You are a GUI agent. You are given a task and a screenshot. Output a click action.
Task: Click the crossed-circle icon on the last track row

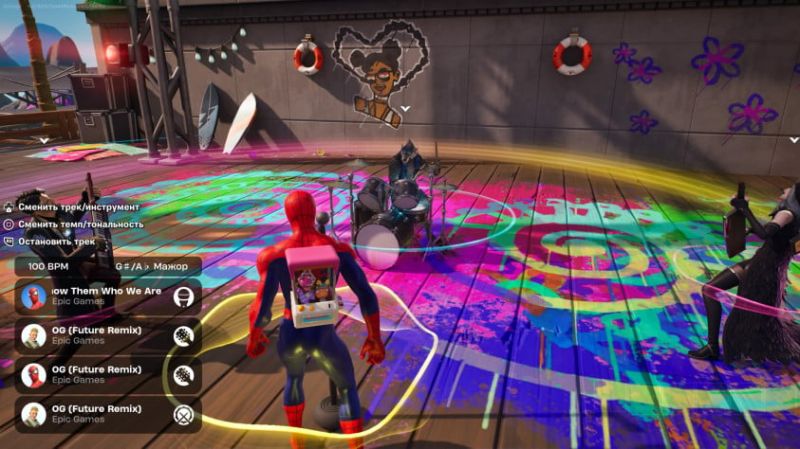[x=183, y=415]
